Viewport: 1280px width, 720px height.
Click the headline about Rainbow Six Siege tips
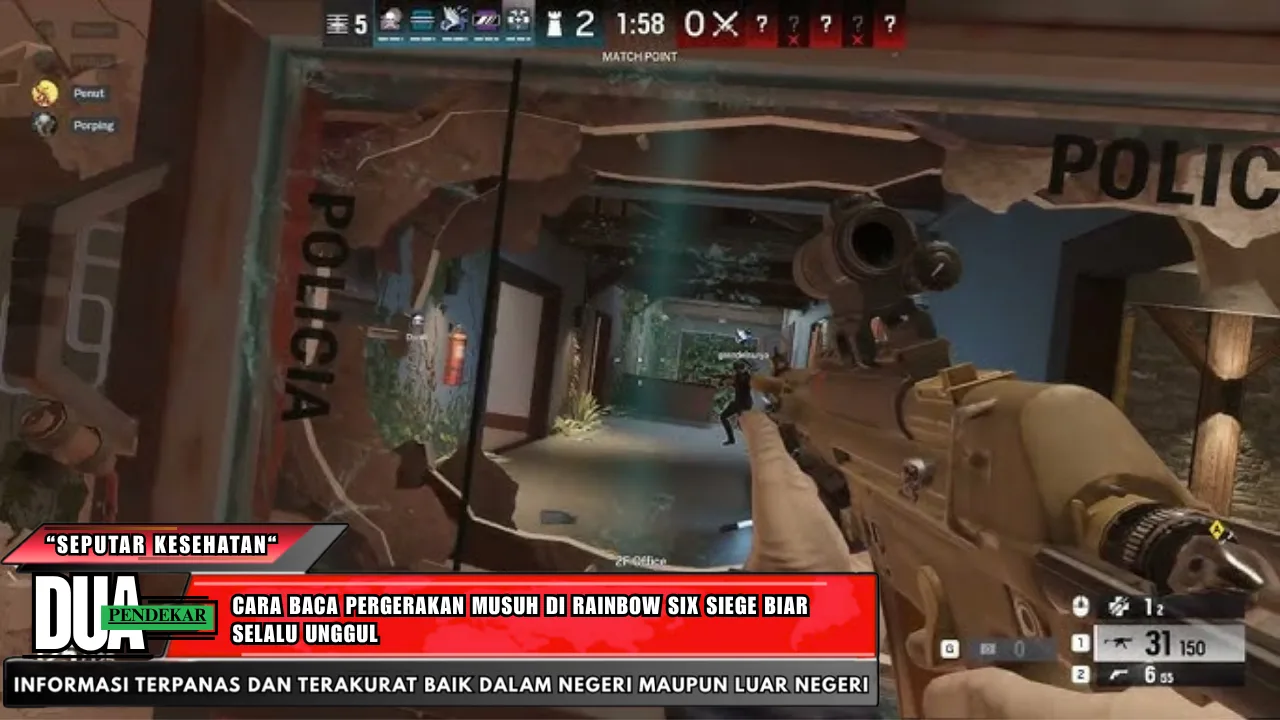(520, 617)
